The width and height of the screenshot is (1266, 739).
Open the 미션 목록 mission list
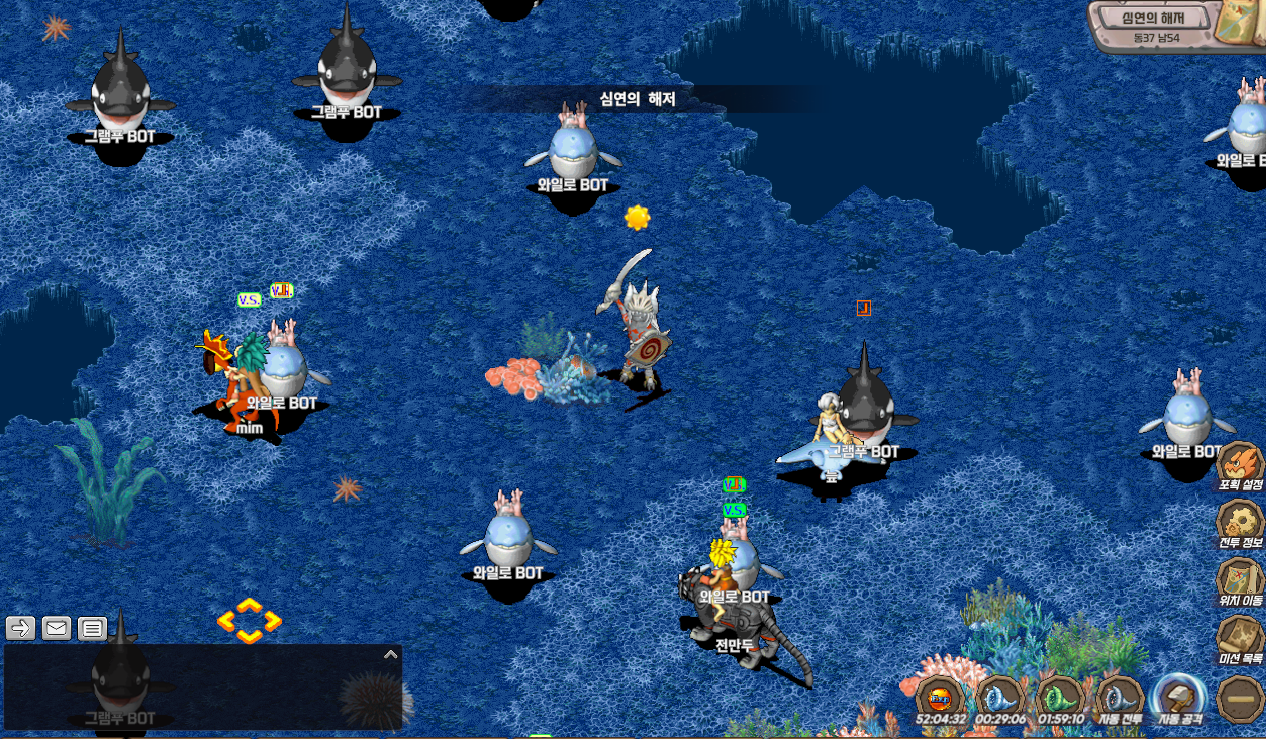tap(1240, 637)
